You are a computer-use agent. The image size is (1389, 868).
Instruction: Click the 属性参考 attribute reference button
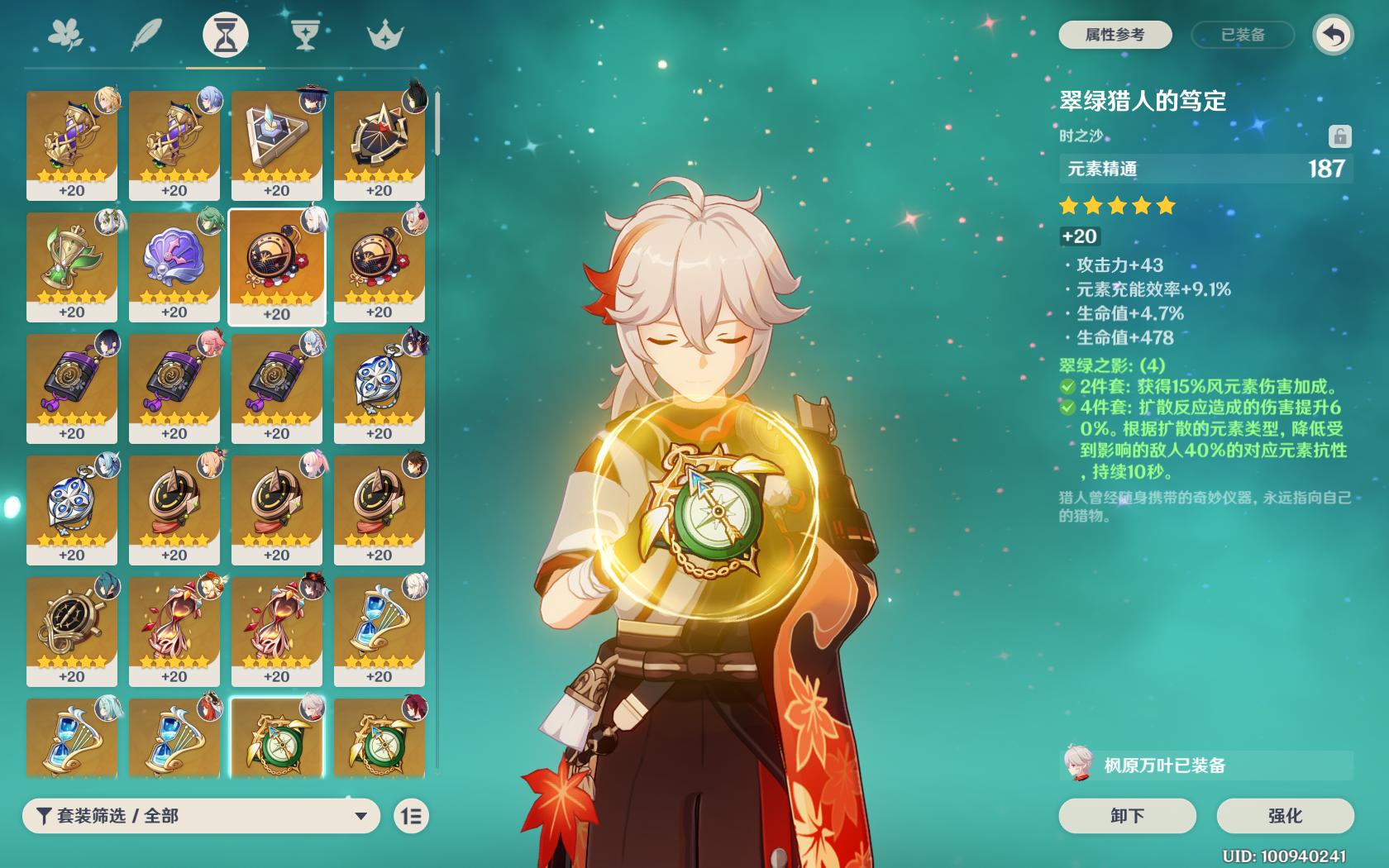point(1115,35)
